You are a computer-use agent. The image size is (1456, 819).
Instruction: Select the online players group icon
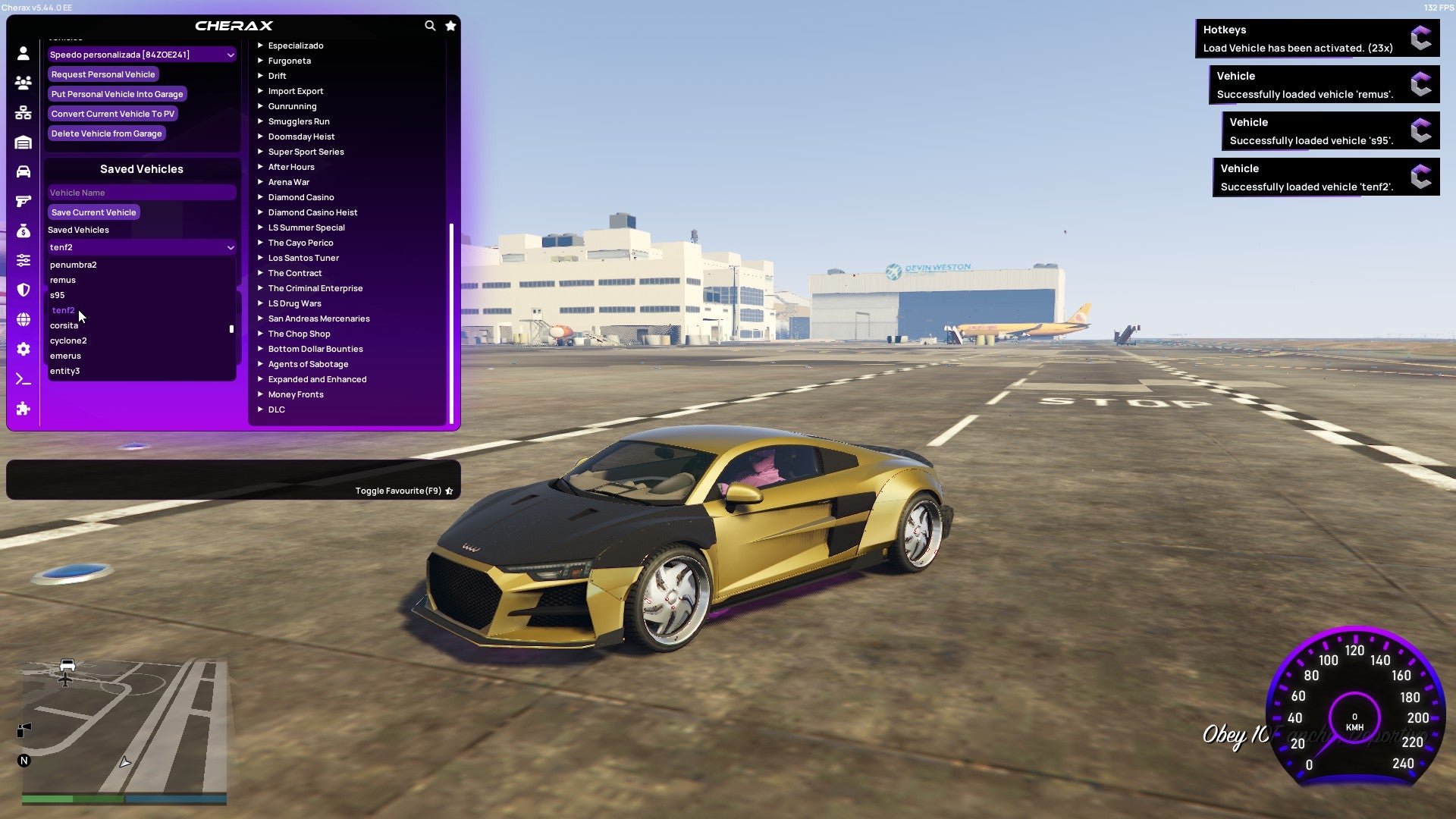[x=23, y=83]
